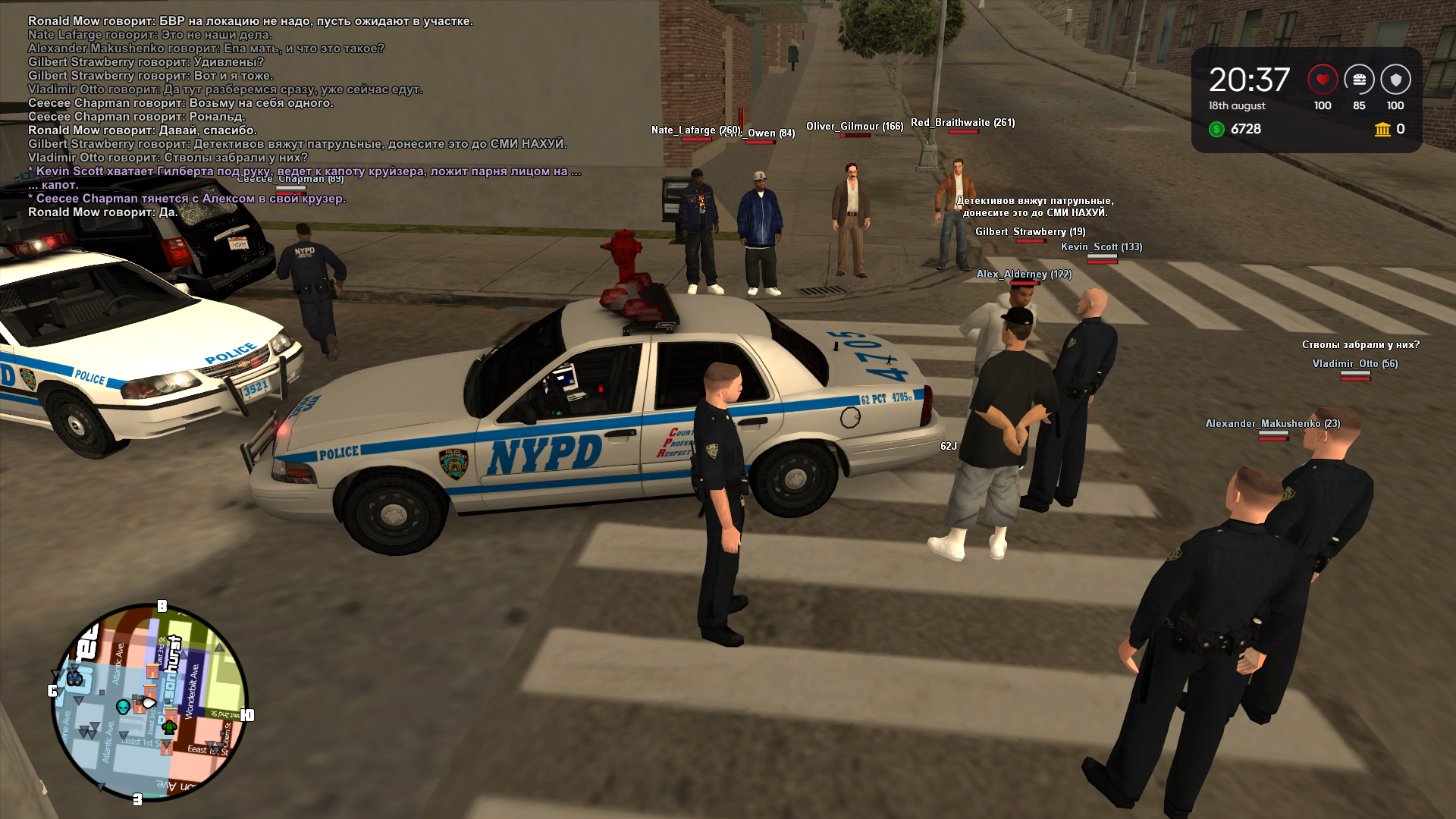Click the circular street minimap

point(150,701)
